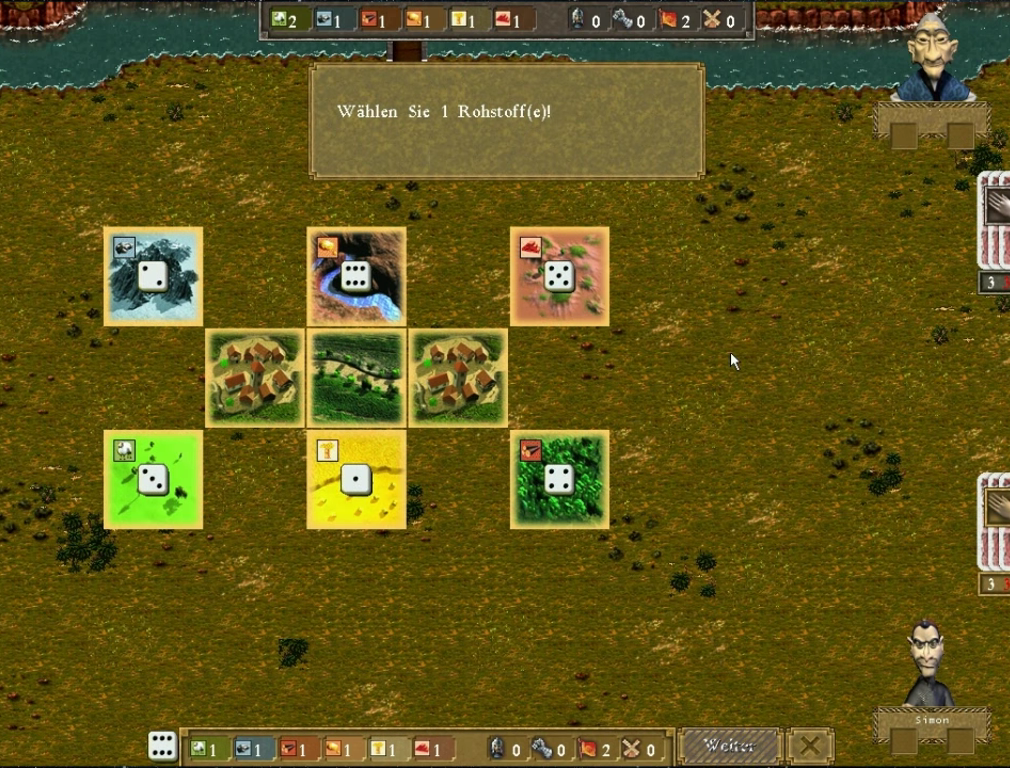Select the ore counter in Simon's resource bar

click(x=249, y=748)
